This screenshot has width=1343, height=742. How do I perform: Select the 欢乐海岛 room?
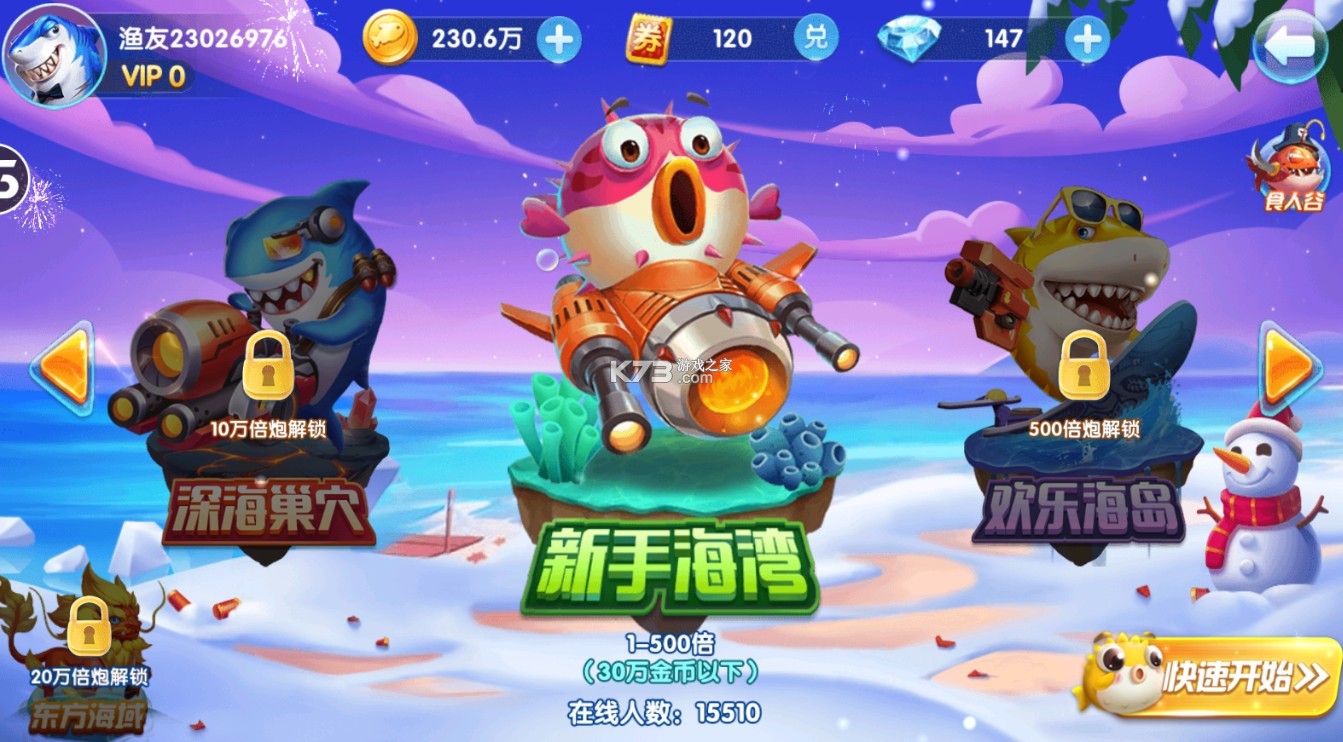point(1080,505)
